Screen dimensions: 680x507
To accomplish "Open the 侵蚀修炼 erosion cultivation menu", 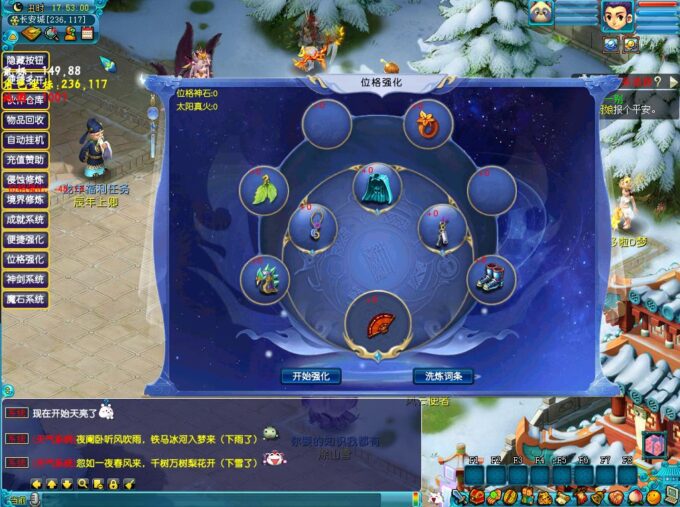I will [25, 180].
